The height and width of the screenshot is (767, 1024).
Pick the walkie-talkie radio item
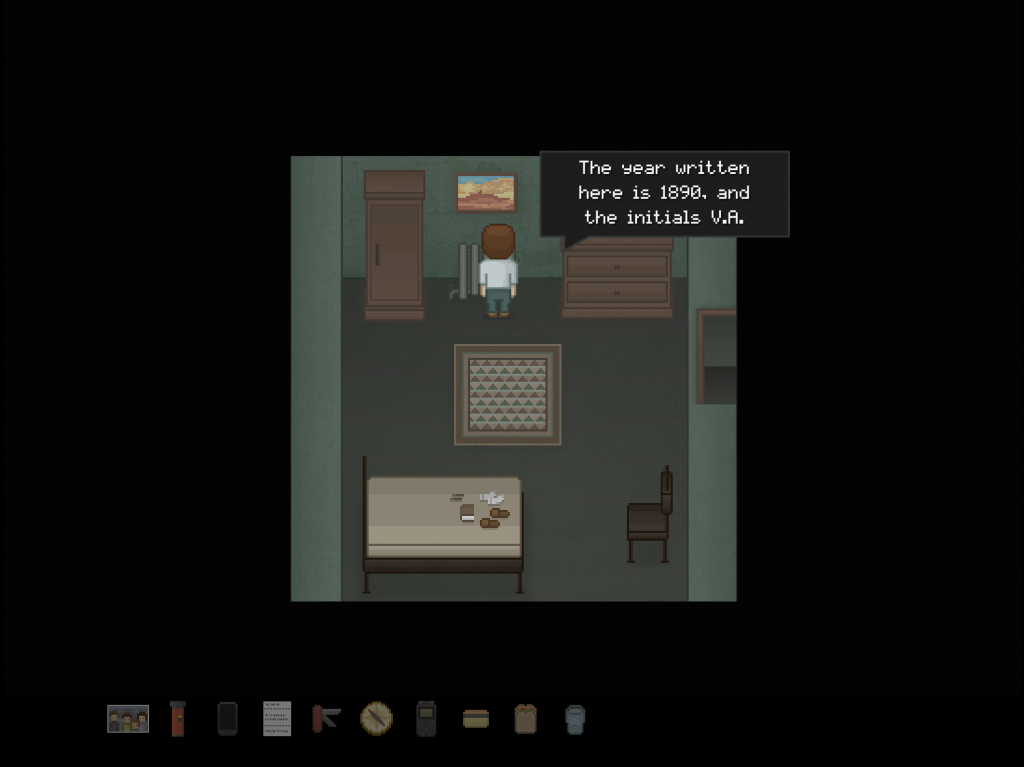pyautogui.click(x=426, y=718)
